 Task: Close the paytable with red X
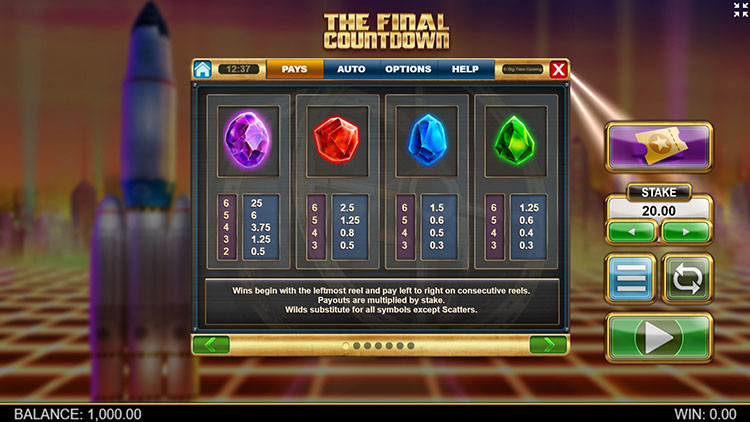[x=558, y=70]
